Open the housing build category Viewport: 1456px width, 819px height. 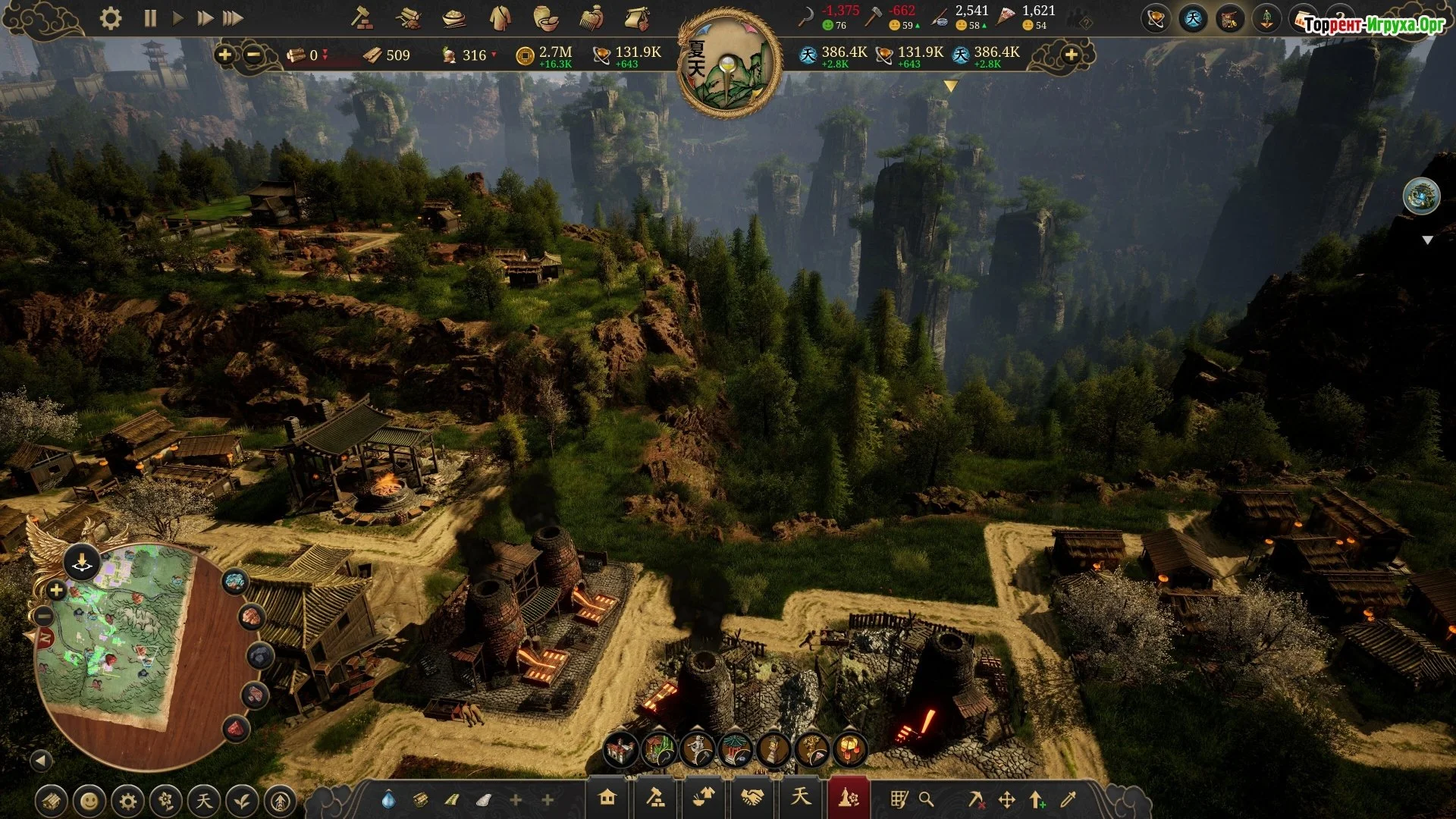607,798
